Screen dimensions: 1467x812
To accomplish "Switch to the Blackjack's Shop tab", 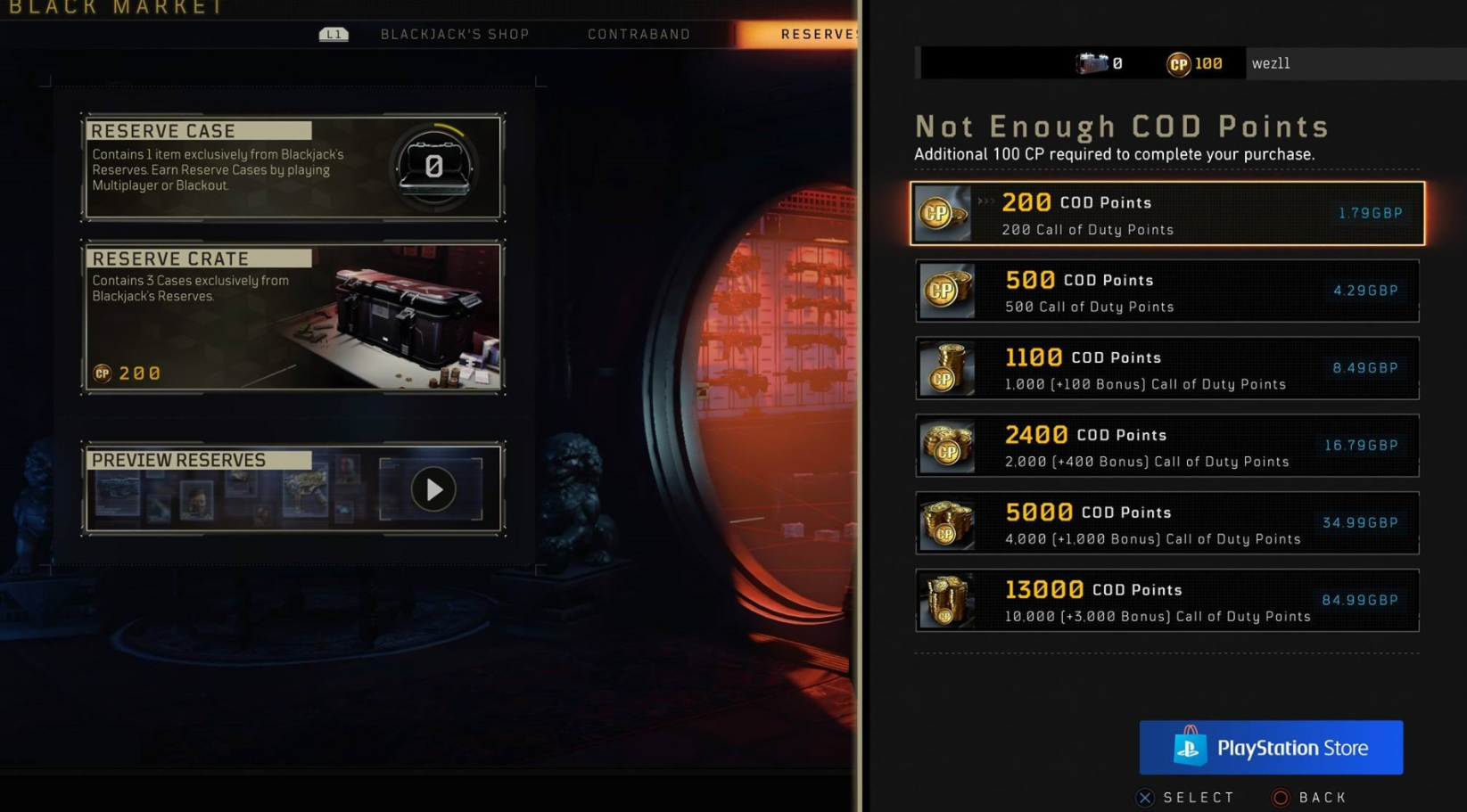I will [455, 35].
